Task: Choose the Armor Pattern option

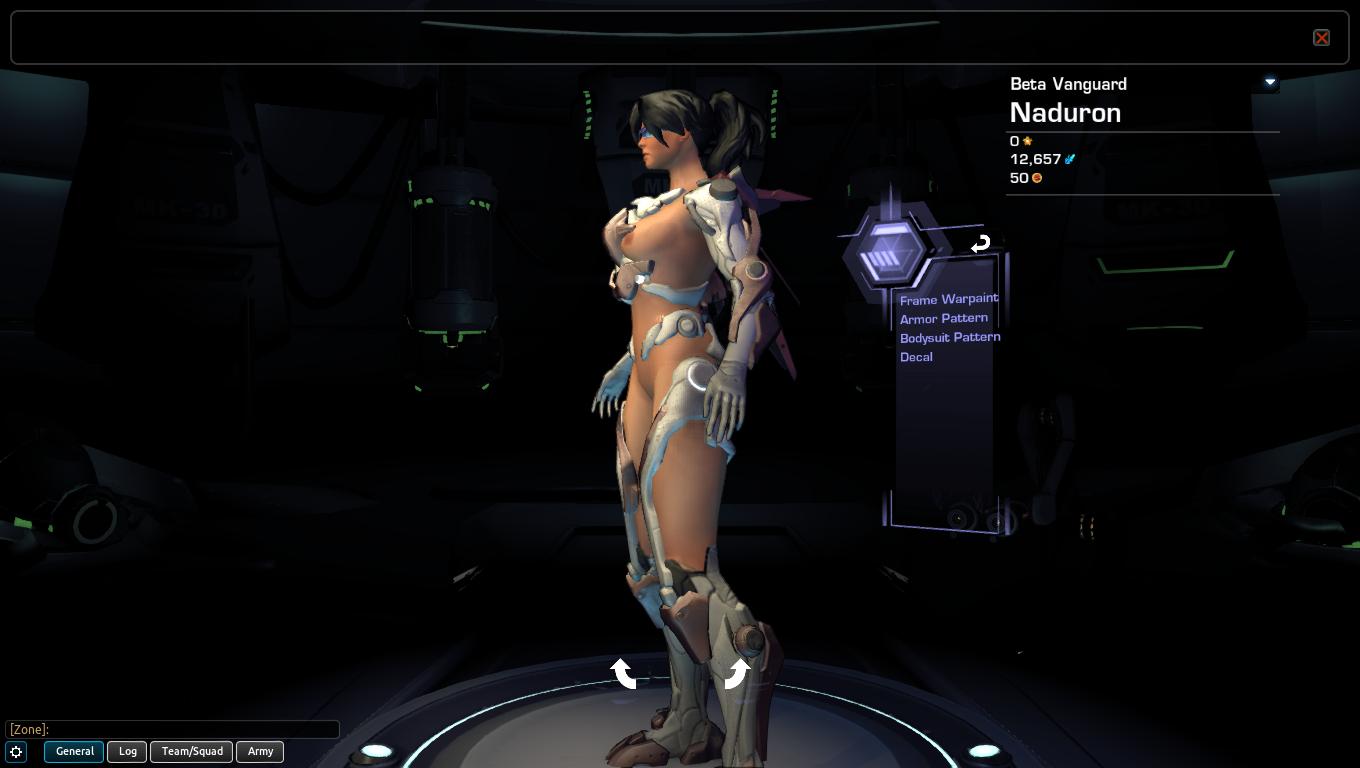Action: [x=943, y=318]
